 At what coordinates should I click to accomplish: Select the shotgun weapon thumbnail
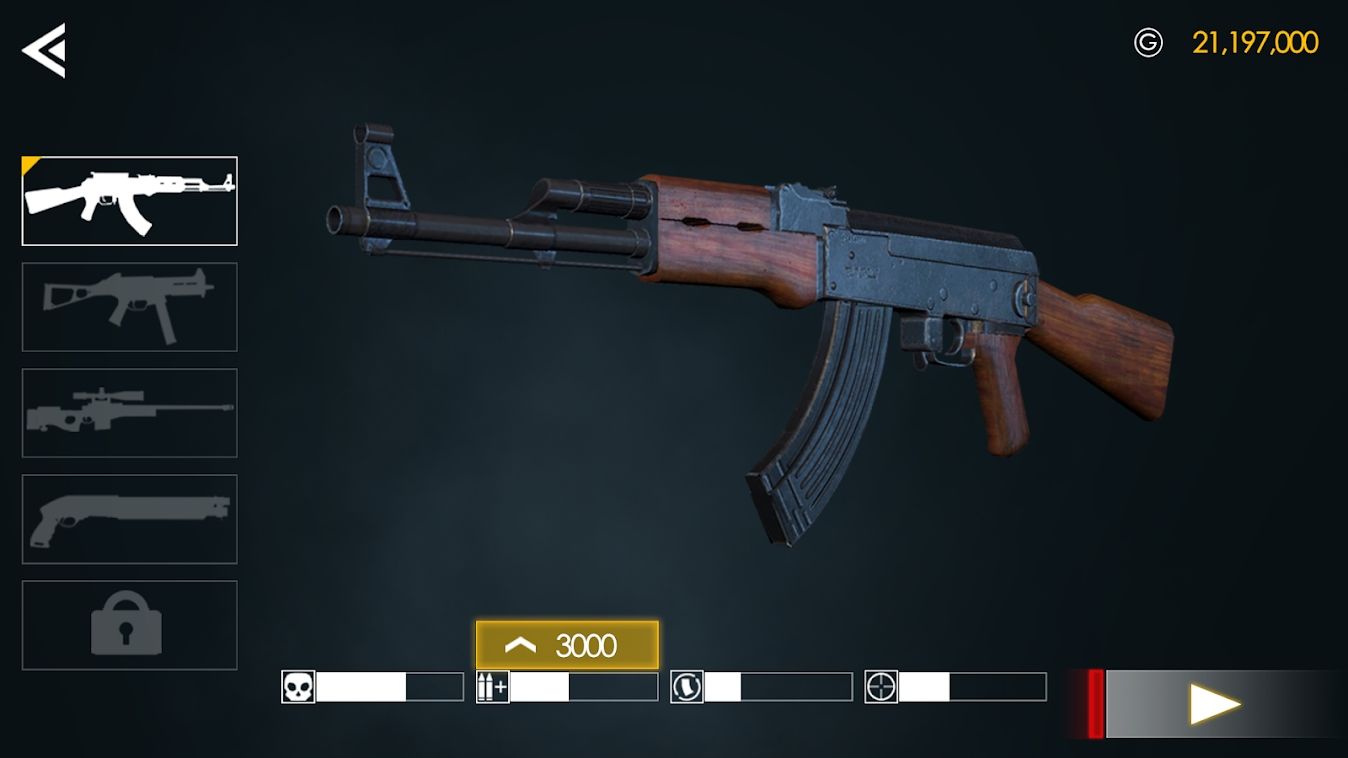tap(129, 518)
